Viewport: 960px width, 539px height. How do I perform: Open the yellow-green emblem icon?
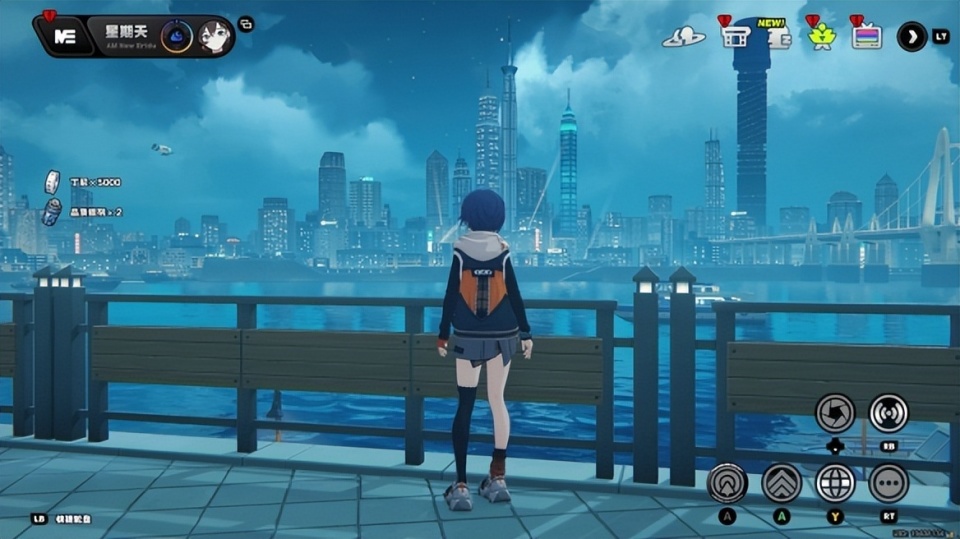coord(822,37)
